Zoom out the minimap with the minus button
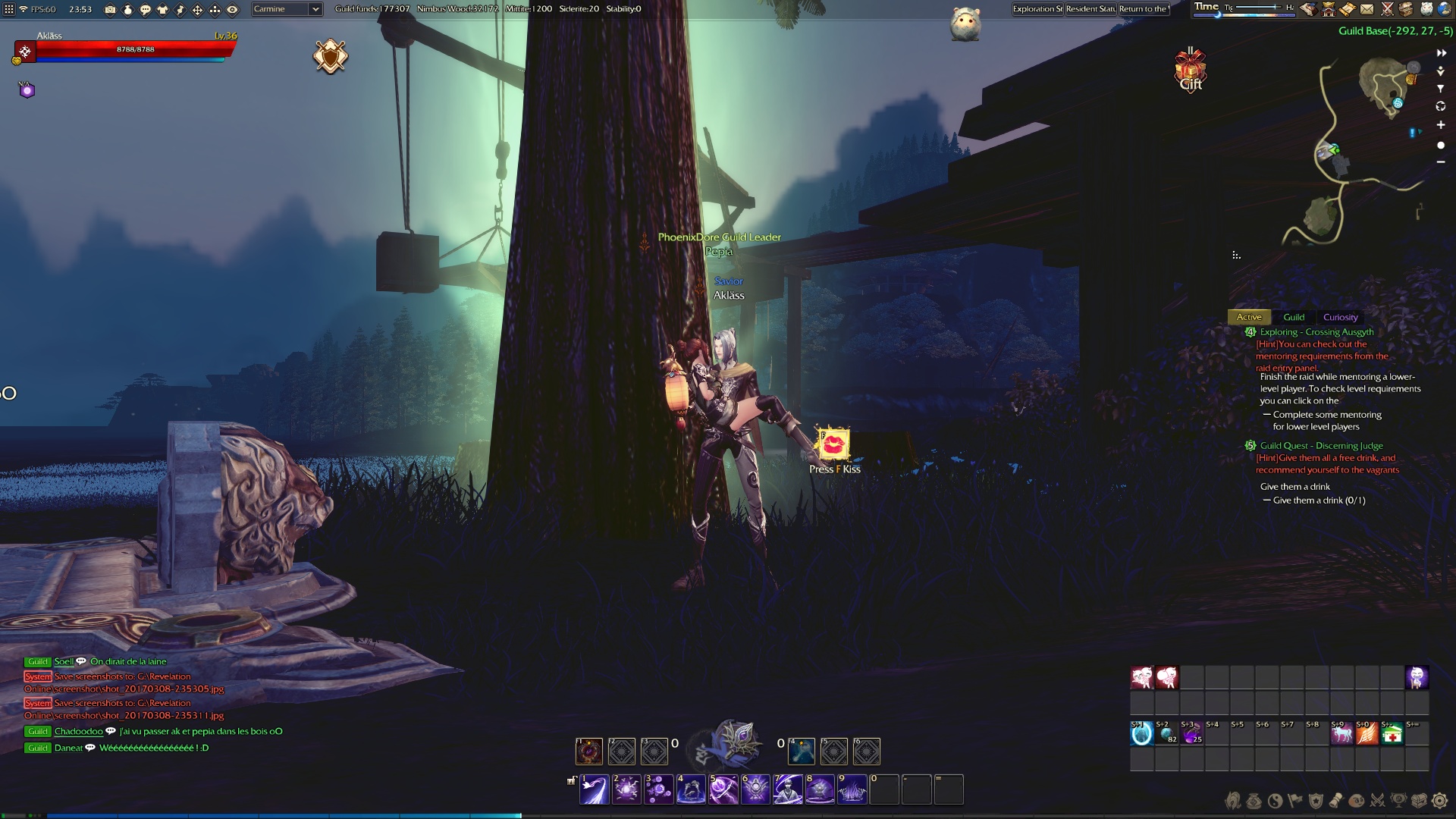The width and height of the screenshot is (1456, 819). coord(1441,162)
